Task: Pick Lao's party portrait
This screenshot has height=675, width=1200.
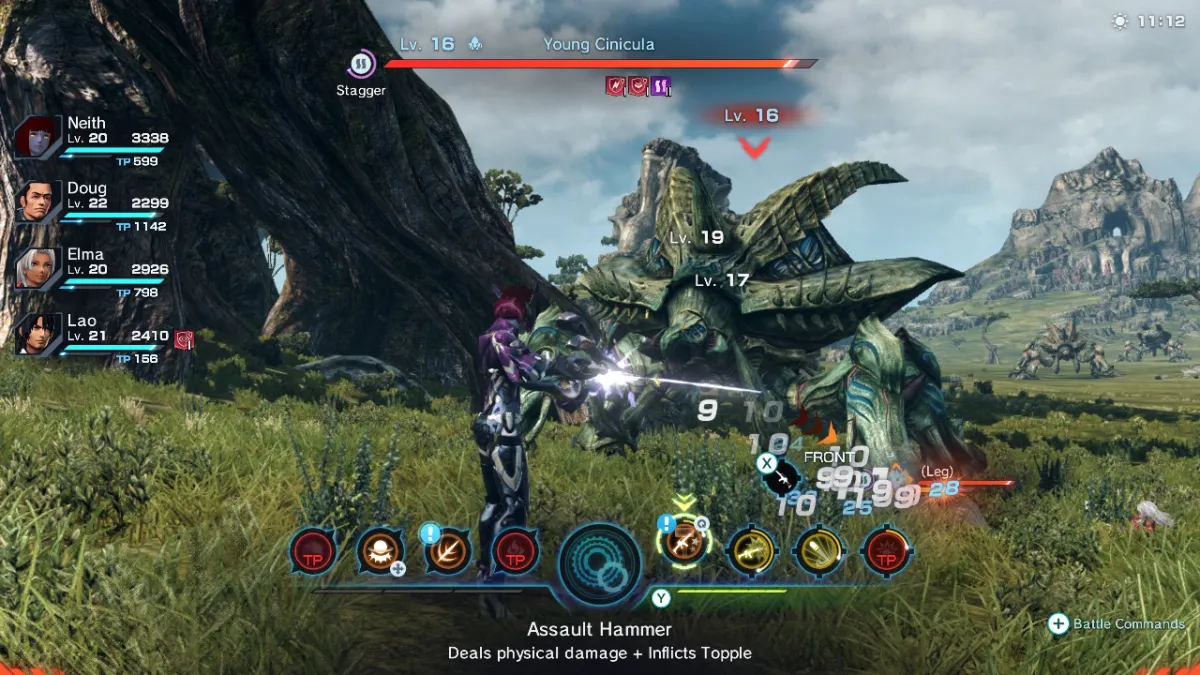Action: coord(38,334)
